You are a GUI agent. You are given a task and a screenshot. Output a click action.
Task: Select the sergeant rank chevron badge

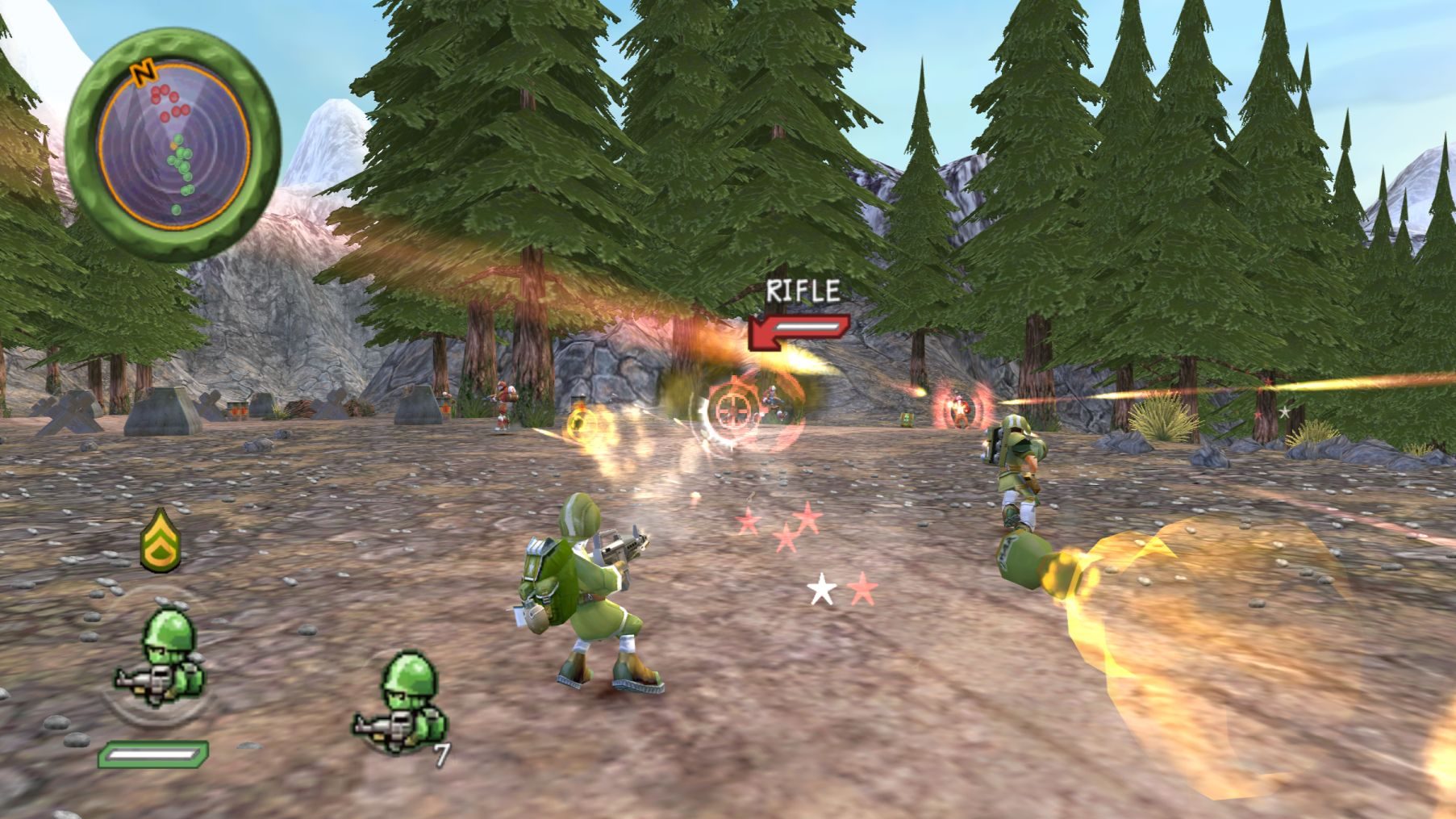(160, 540)
